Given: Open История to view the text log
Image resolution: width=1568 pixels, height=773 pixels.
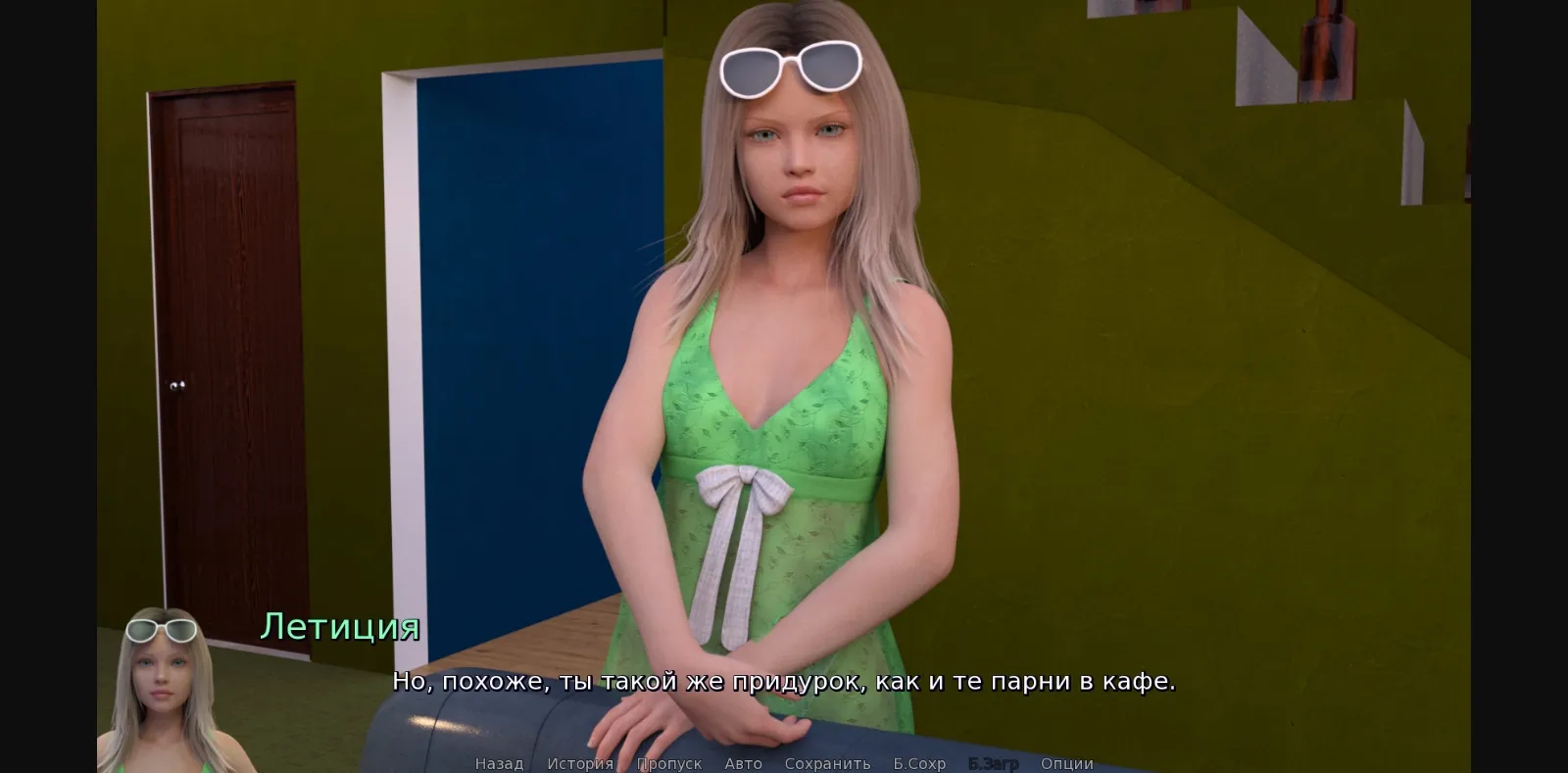Looking at the screenshot, I should pos(578,763).
